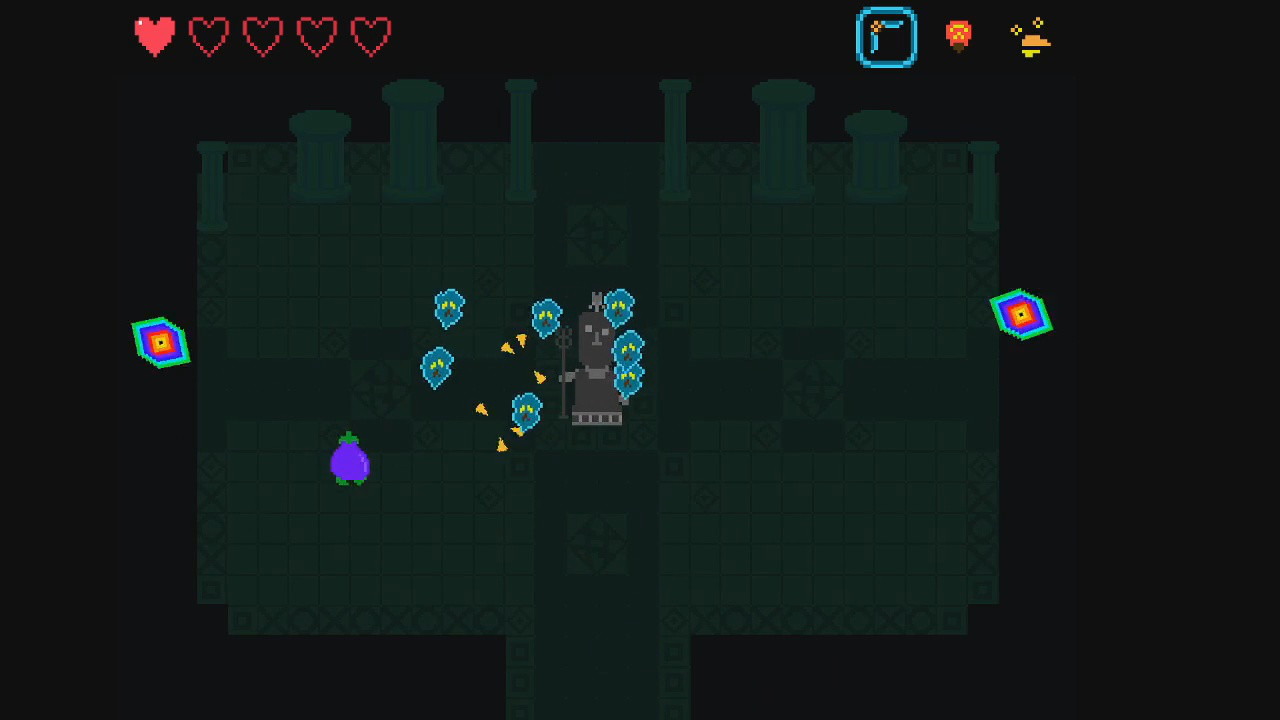
Task: Click the equipped item slot in the top-right HUD
Action: 886,37
